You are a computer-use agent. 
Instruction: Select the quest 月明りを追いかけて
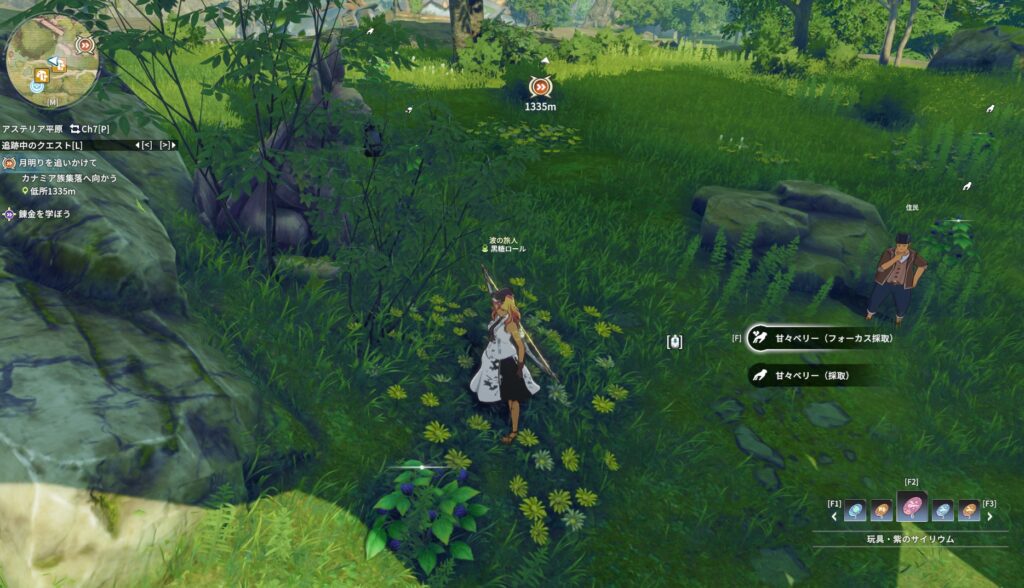[57, 162]
